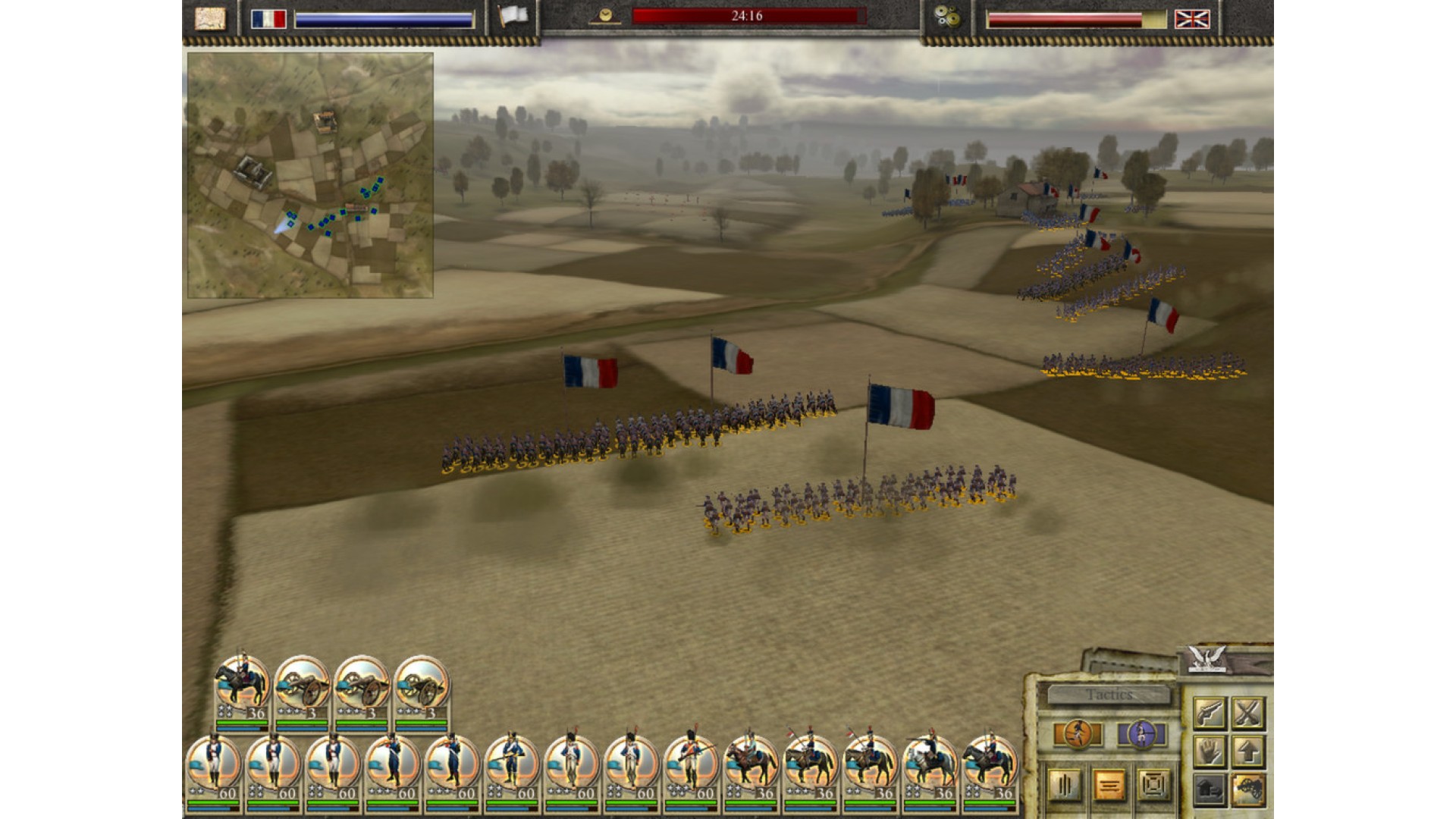Choose the column formation button
Image resolution: width=1456 pixels, height=819 pixels.
coord(1065,786)
